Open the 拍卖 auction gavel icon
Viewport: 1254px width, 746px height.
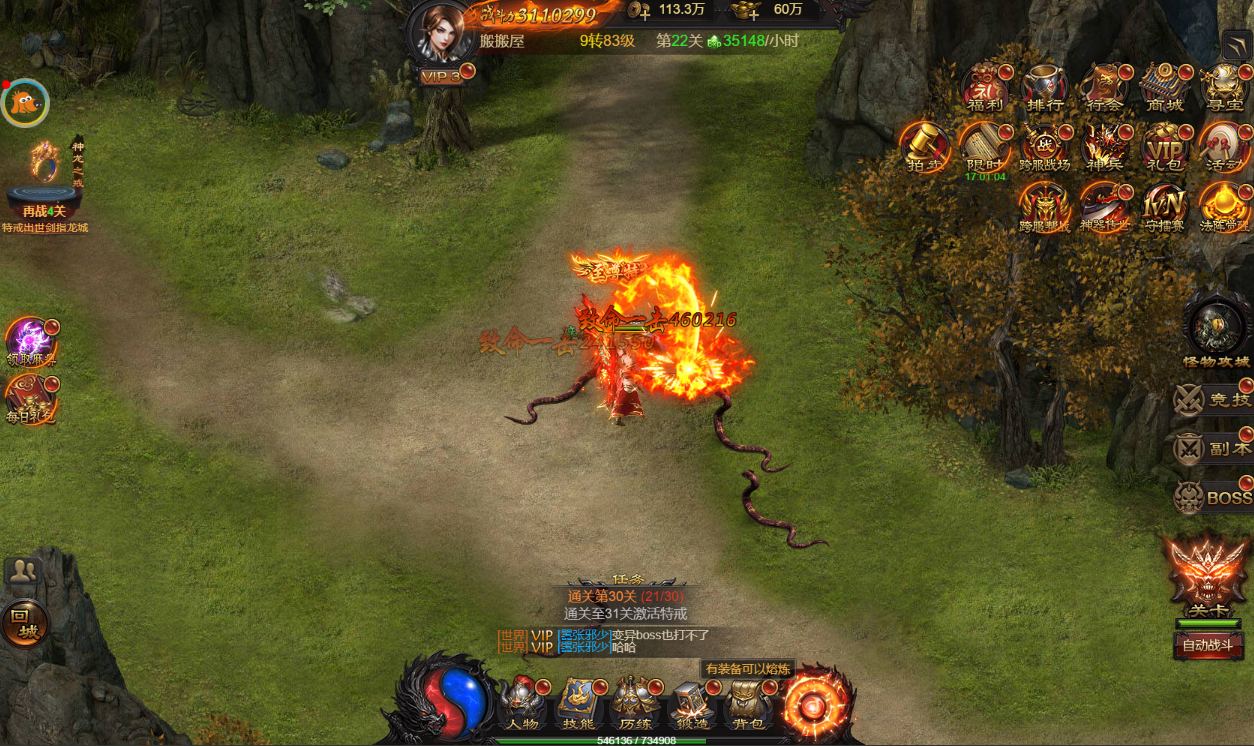pyautogui.click(x=923, y=147)
